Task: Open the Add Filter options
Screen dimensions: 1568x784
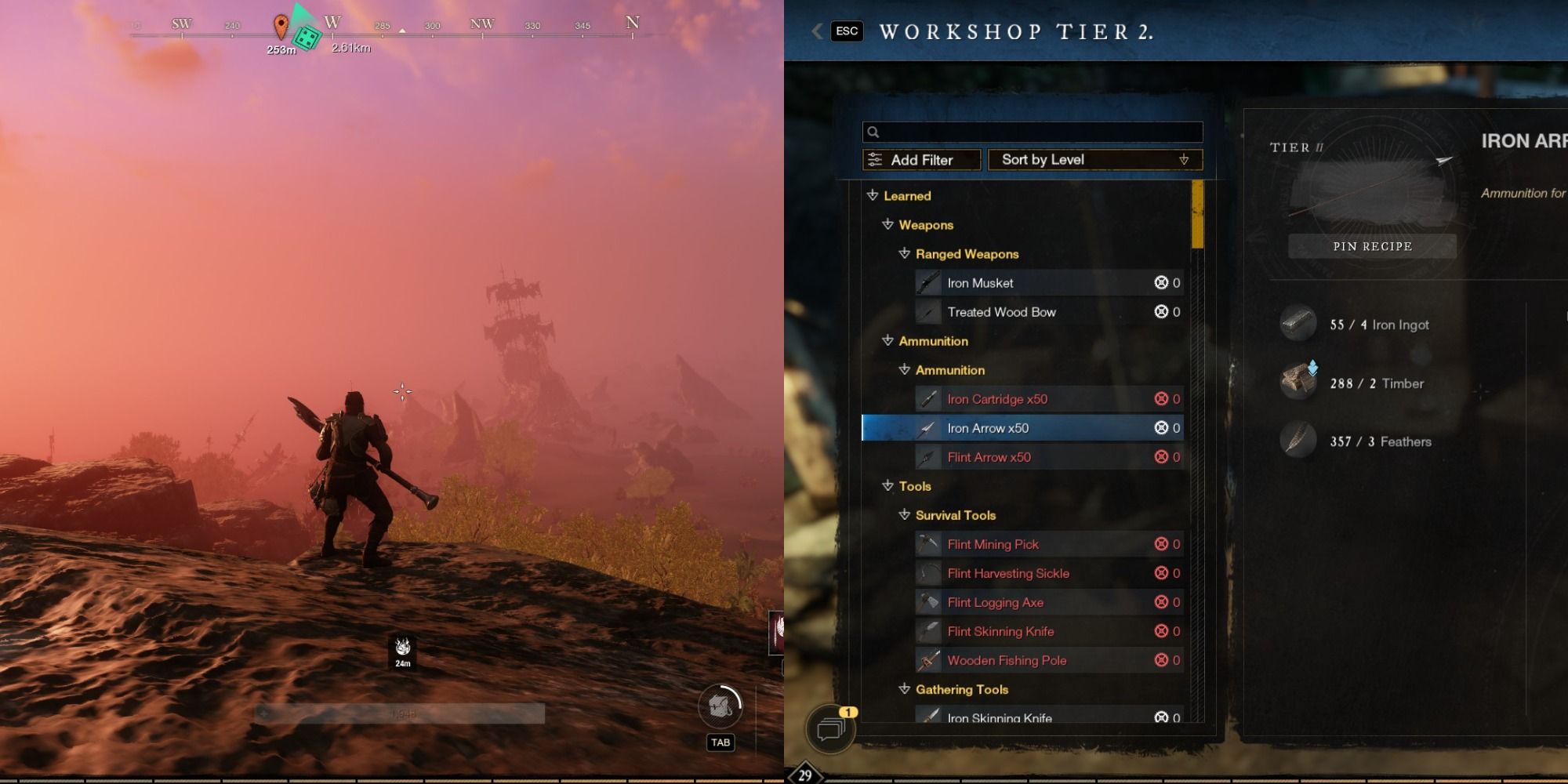Action: [x=921, y=160]
